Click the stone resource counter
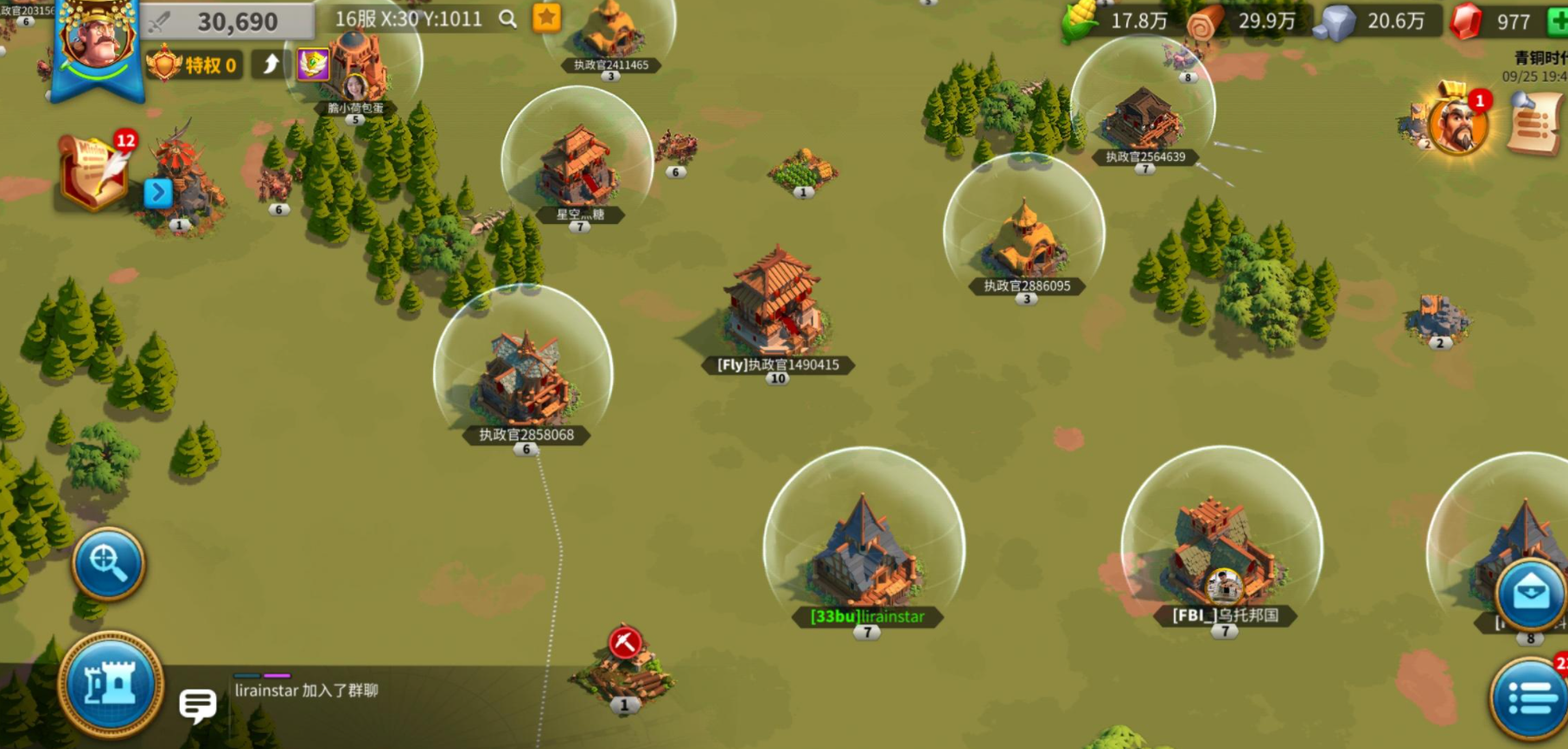 pos(1374,22)
